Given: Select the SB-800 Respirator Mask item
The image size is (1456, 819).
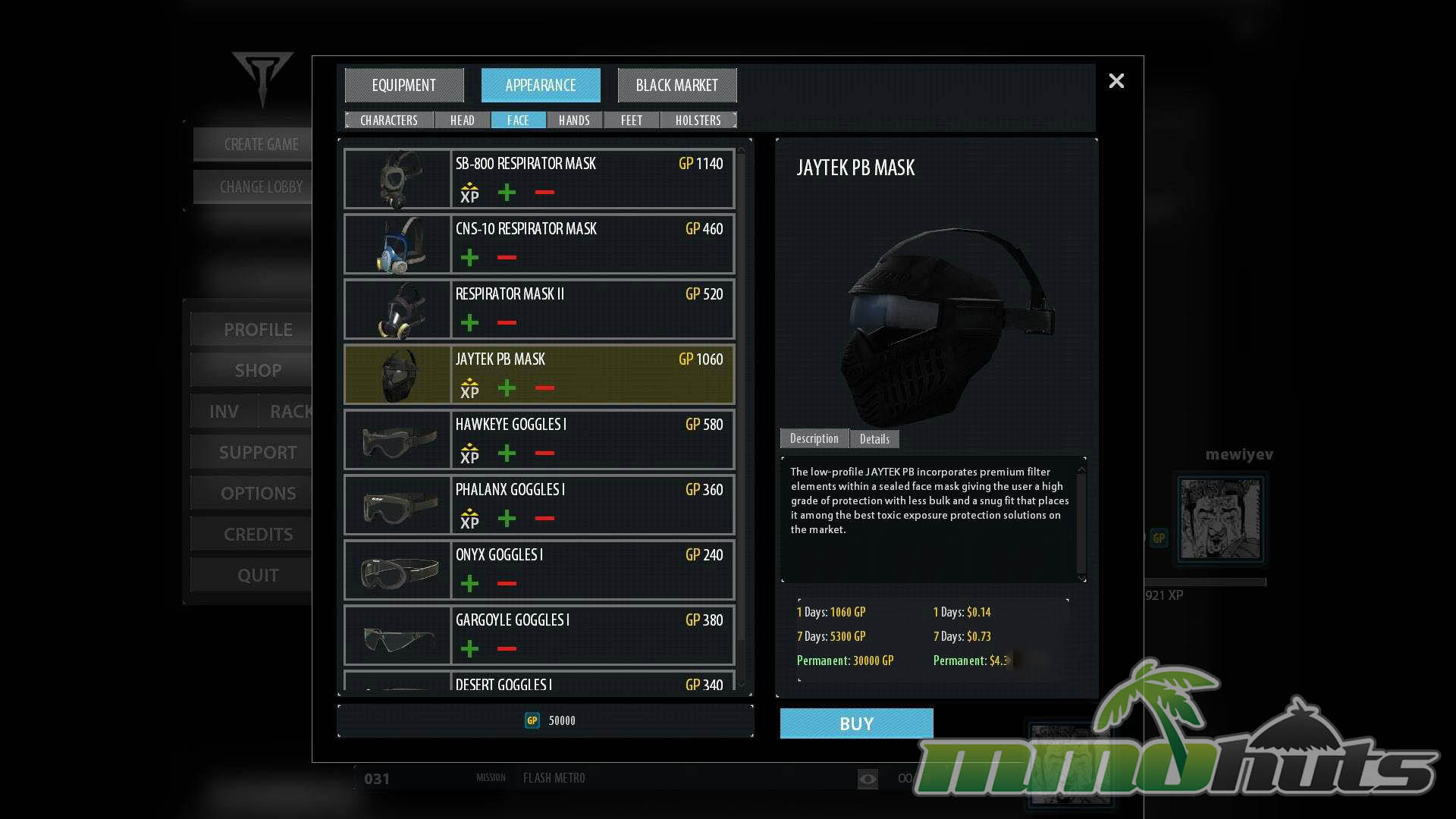Looking at the screenshot, I should tap(539, 178).
